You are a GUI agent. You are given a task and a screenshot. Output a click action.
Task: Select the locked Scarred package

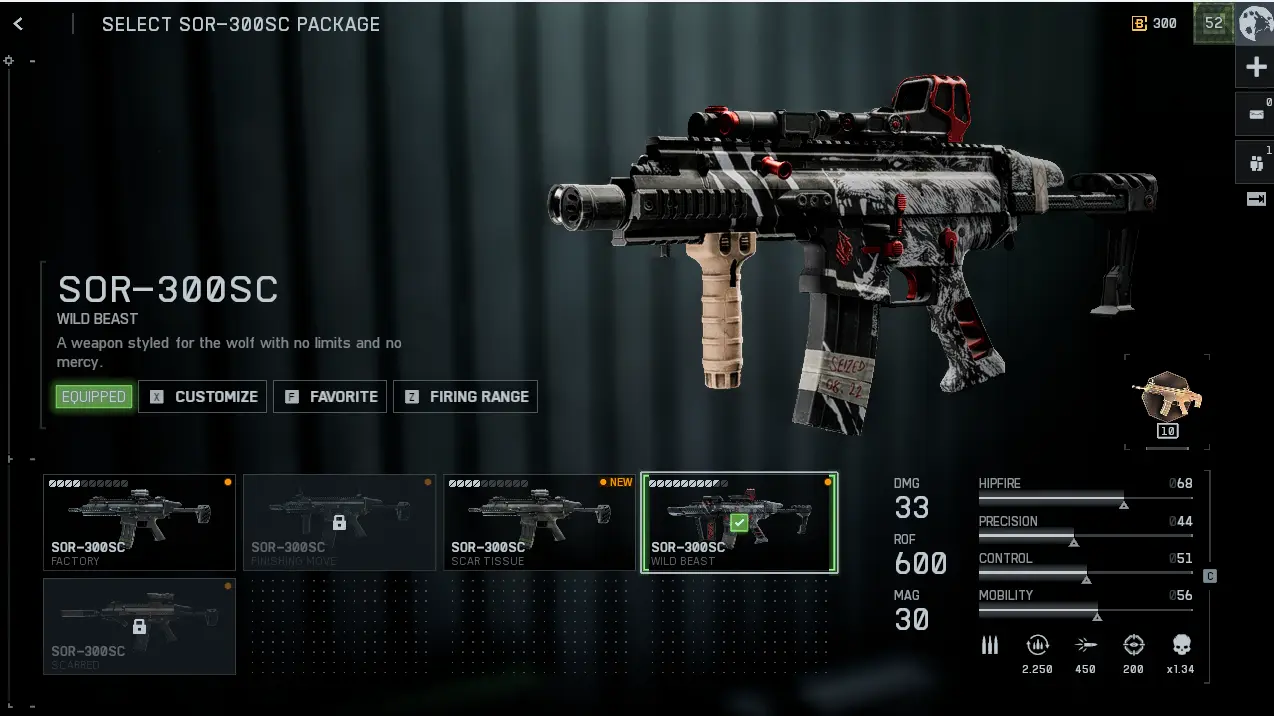click(139, 626)
